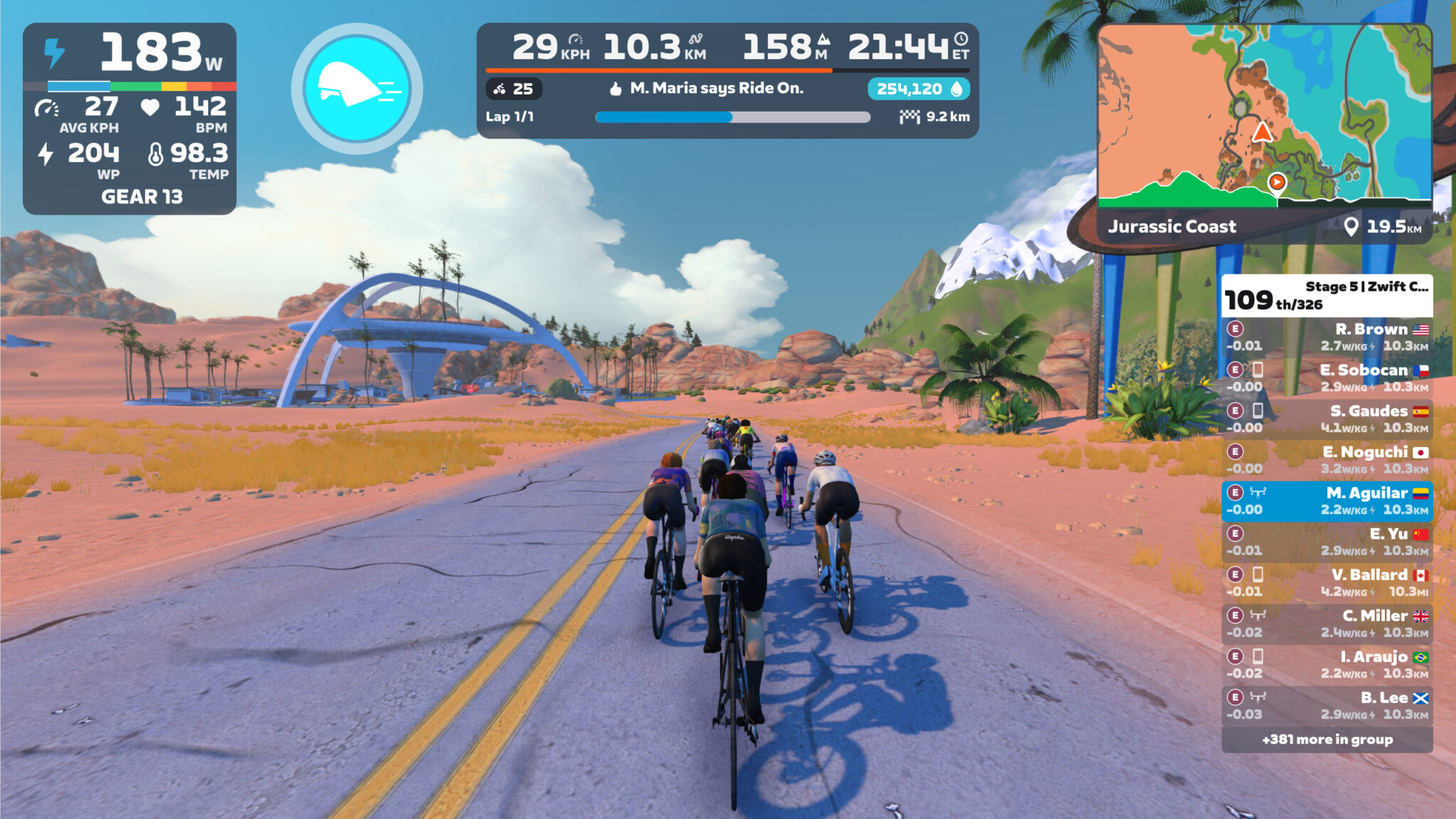Click the heart rate BPM icon
Image resolution: width=1456 pixels, height=819 pixels.
(x=149, y=108)
